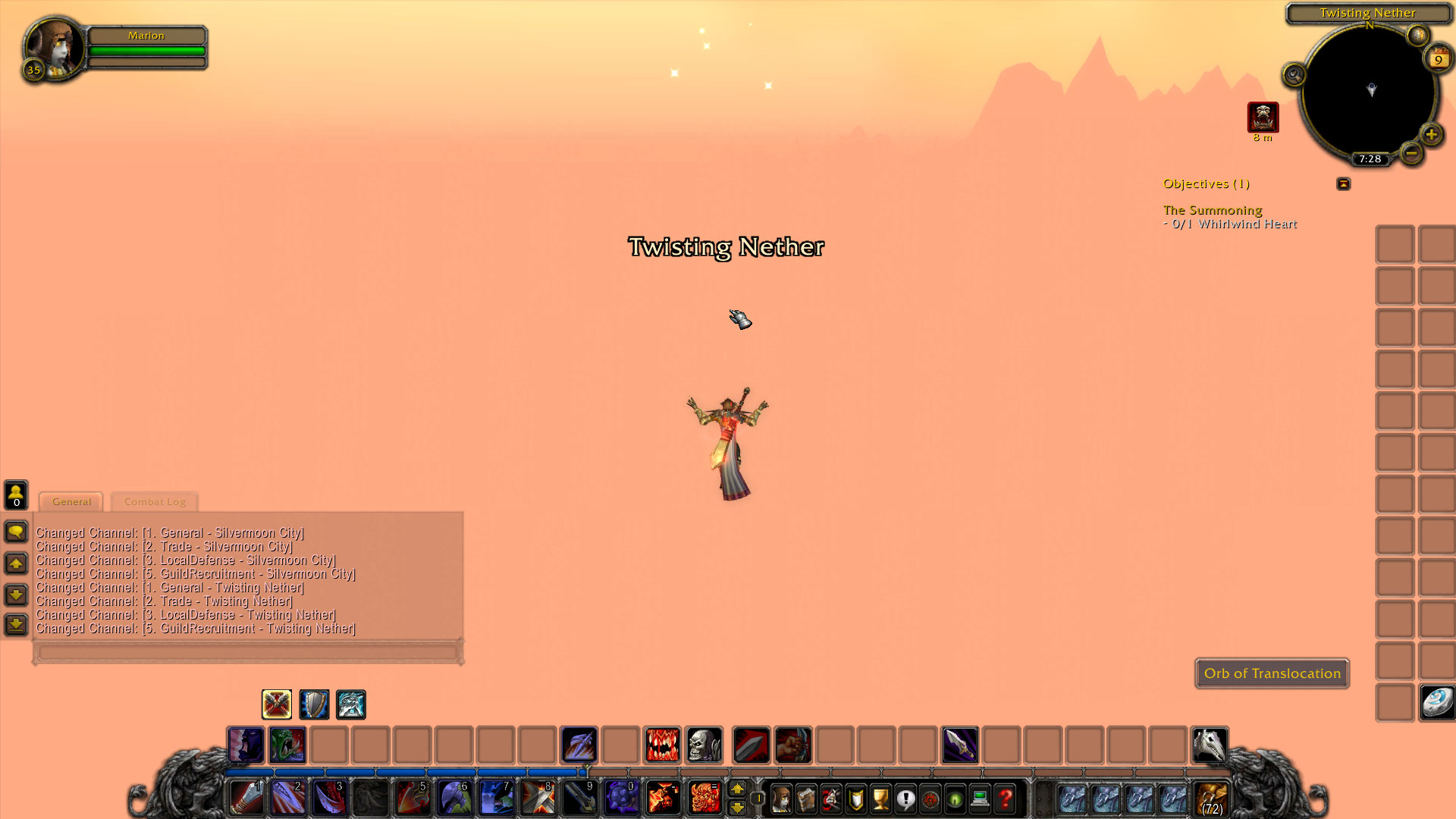Open minimap tracking with the magnifier icon
The height and width of the screenshot is (819, 1456).
pos(1294,74)
